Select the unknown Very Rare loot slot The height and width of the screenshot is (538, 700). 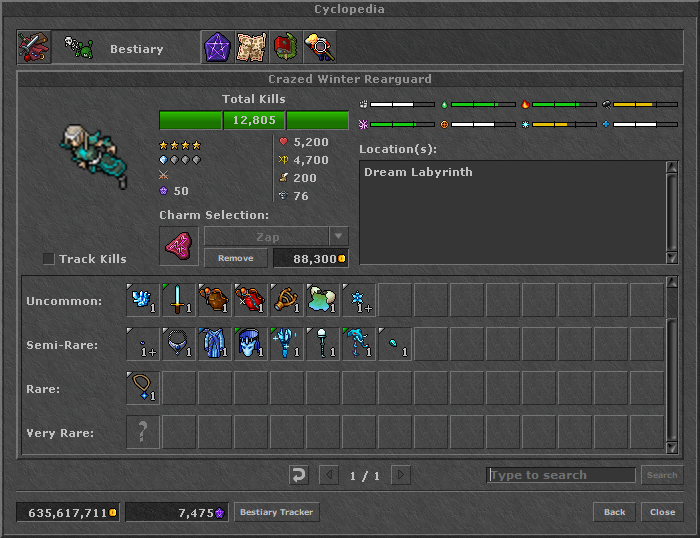click(143, 432)
